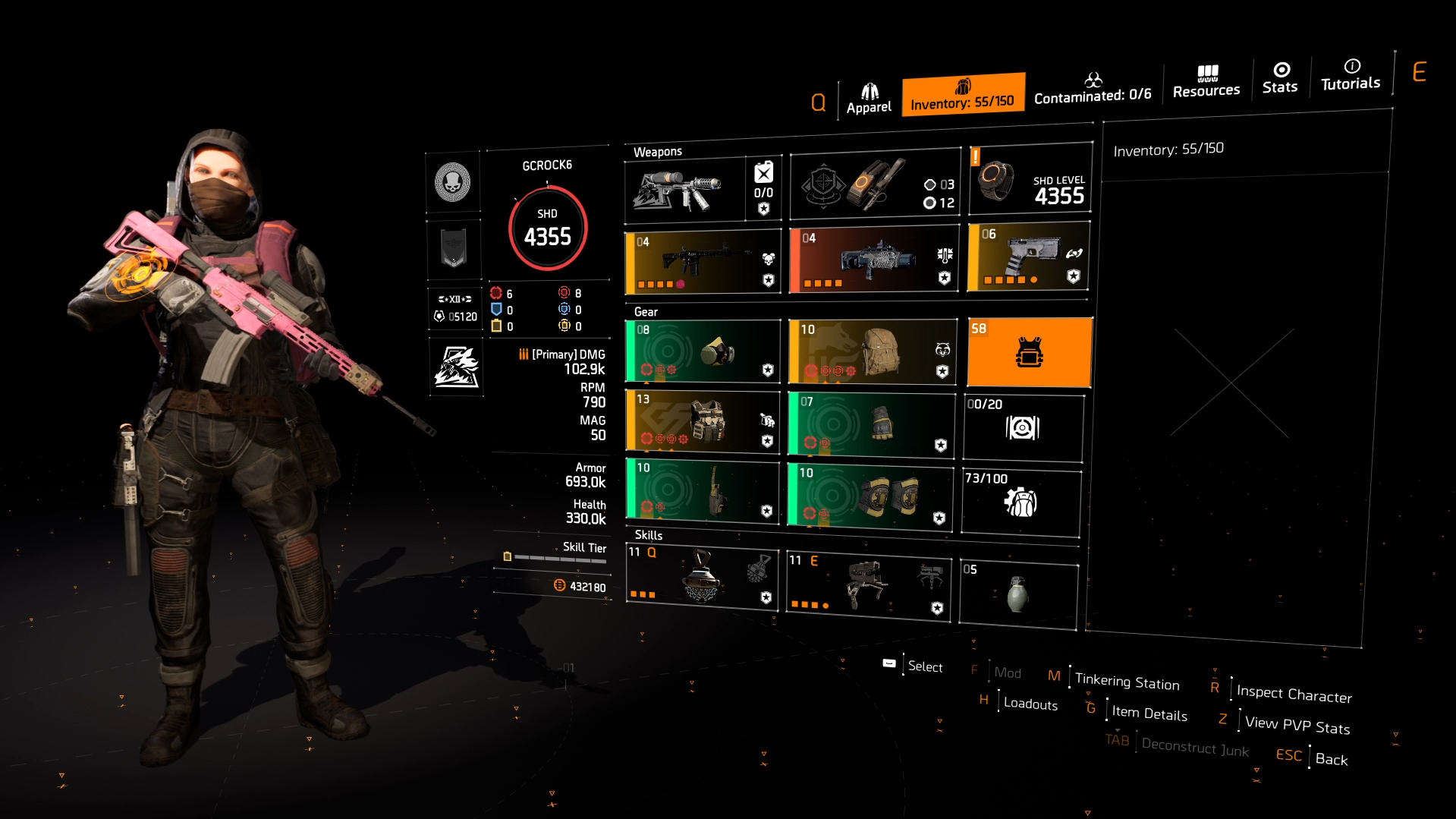
Task: Open the gas mask gear slot
Action: pyautogui.click(x=702, y=351)
